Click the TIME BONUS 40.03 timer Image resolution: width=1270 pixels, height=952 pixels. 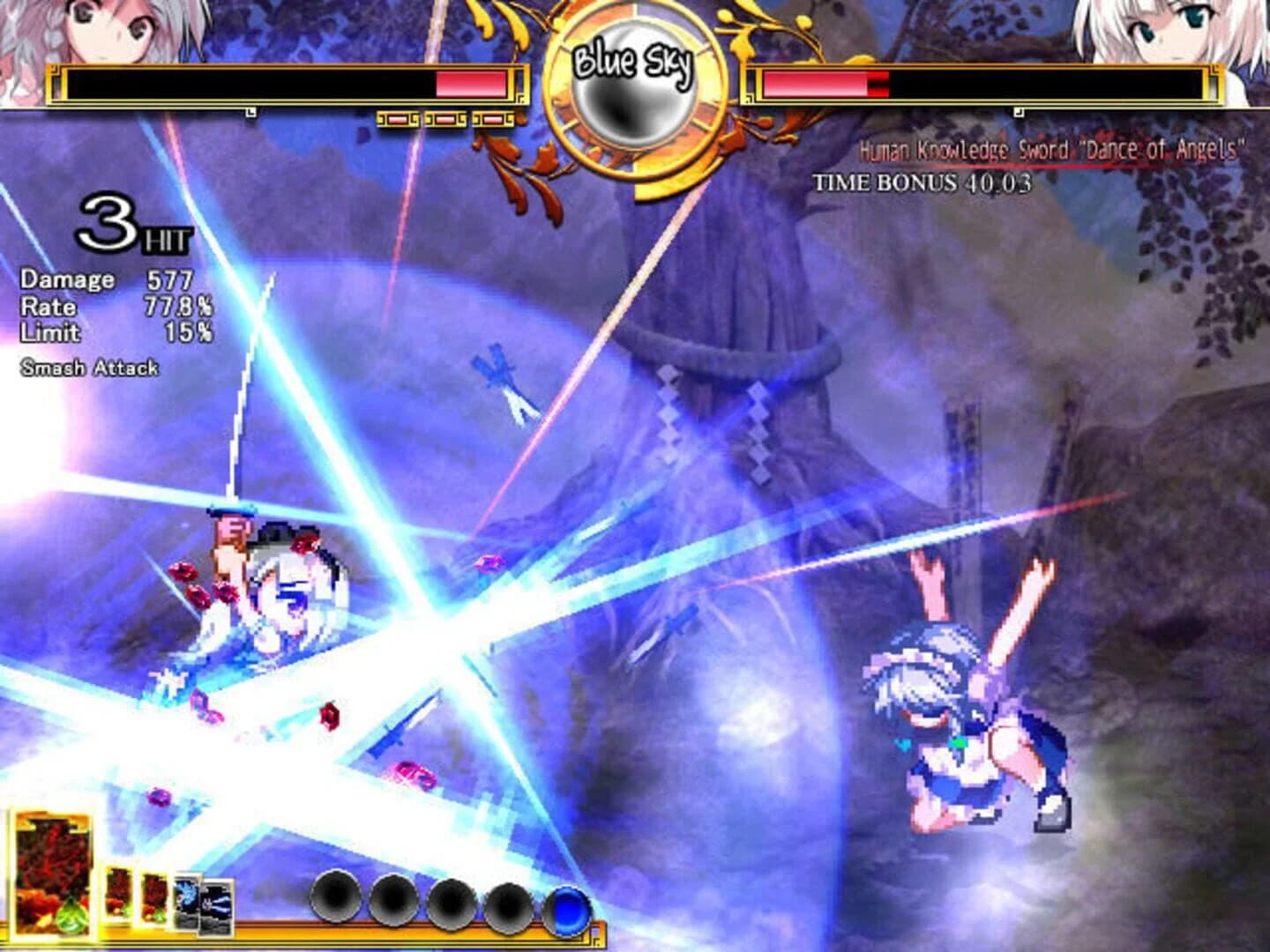click(x=922, y=183)
